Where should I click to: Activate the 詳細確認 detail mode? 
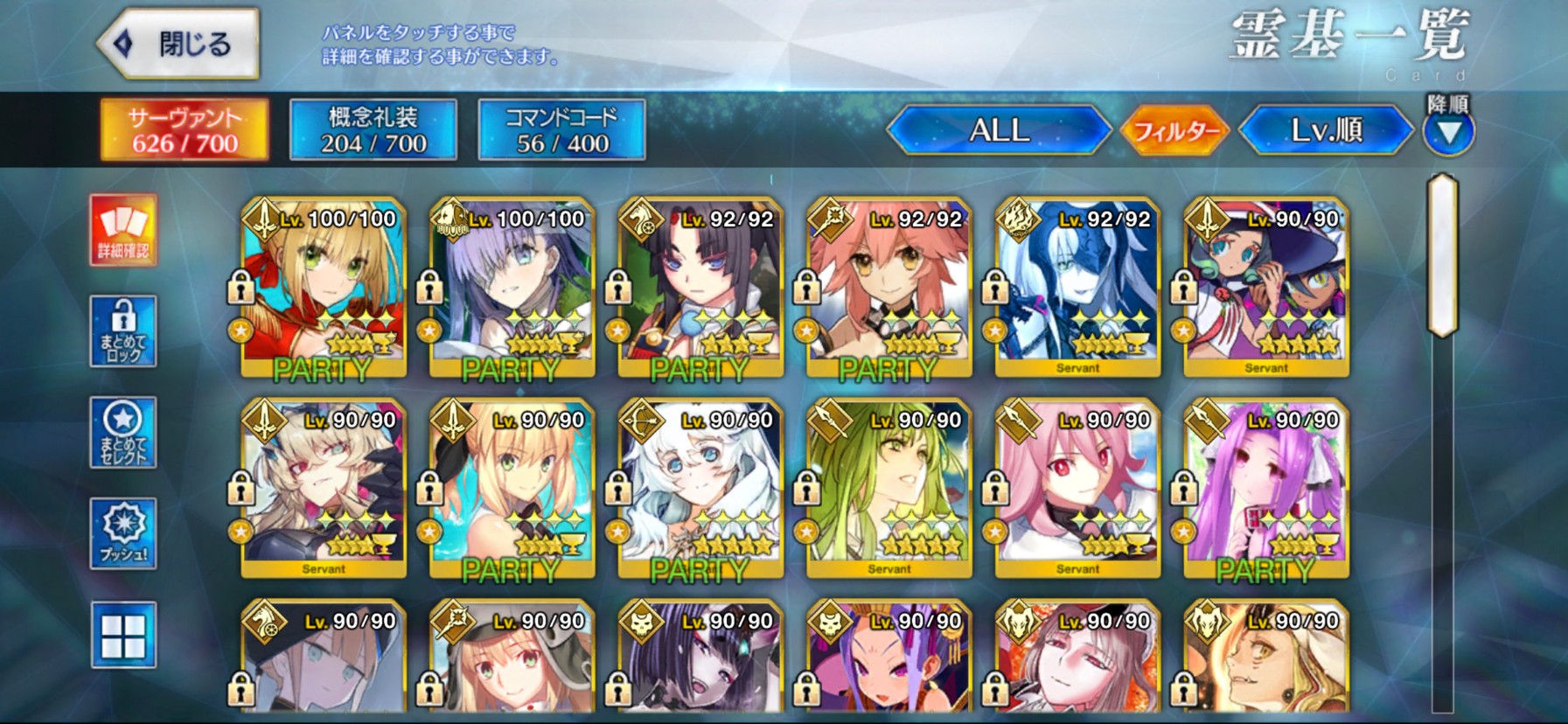[x=123, y=231]
